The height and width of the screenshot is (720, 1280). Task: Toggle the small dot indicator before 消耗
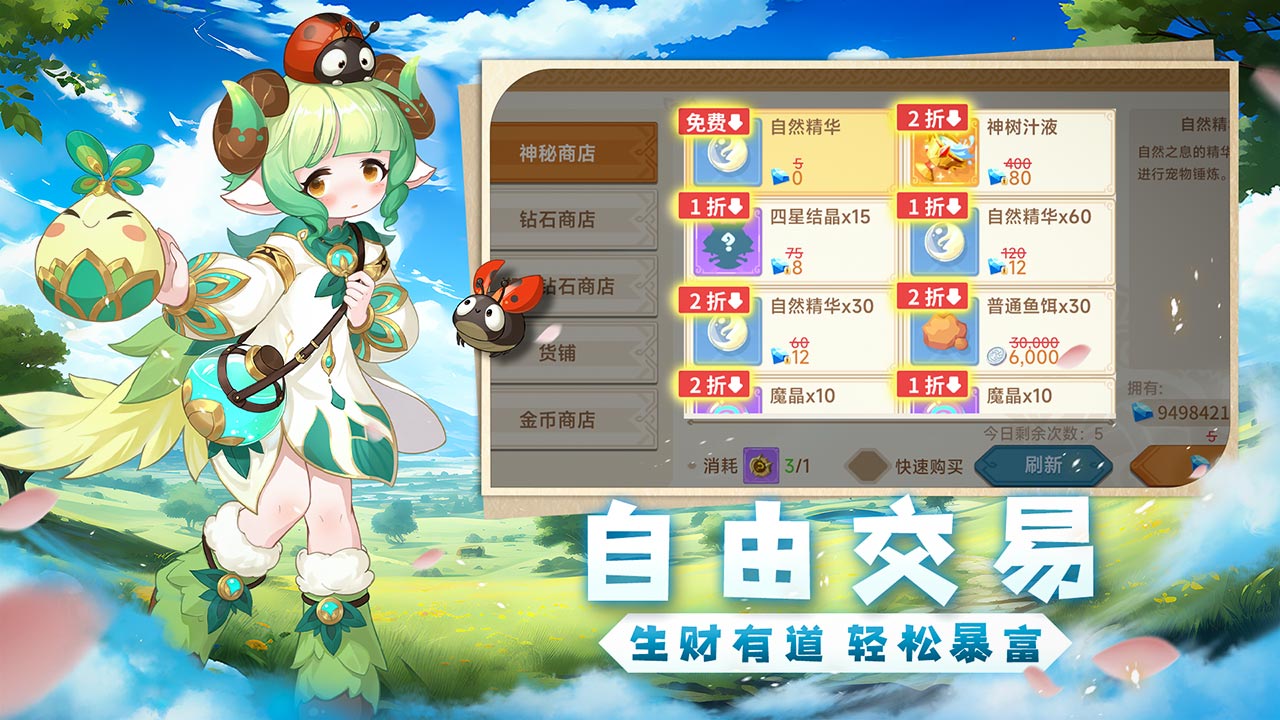click(692, 466)
